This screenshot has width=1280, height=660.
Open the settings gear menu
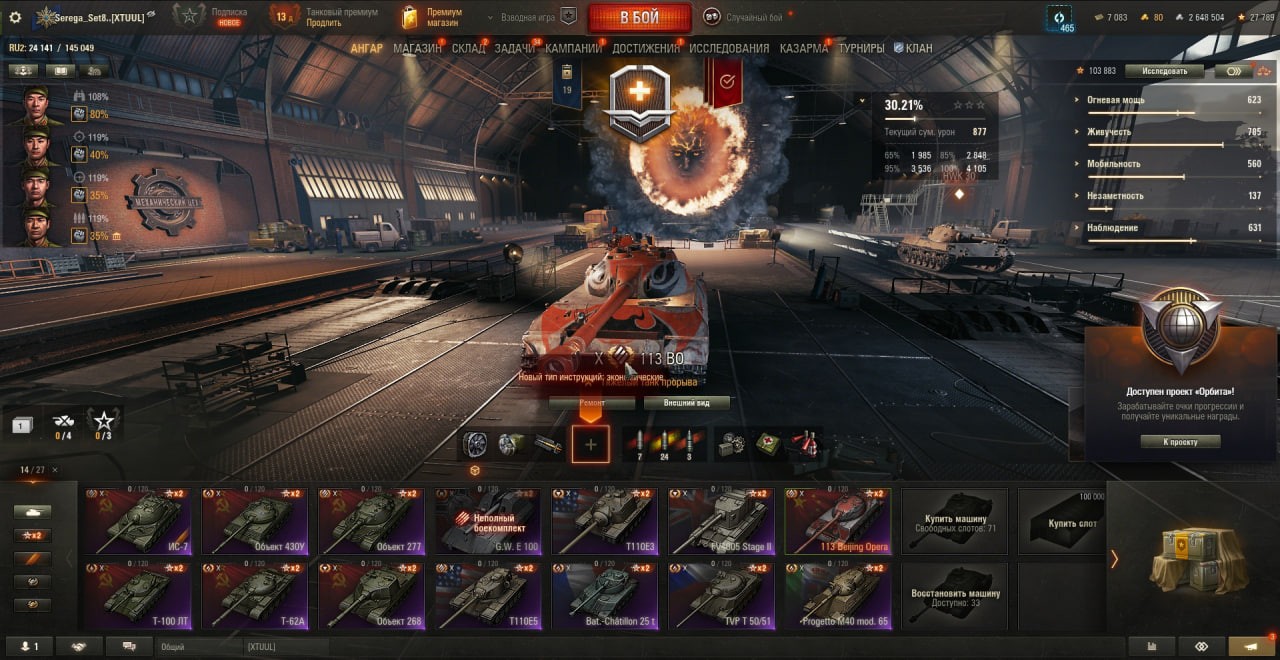tap(15, 17)
